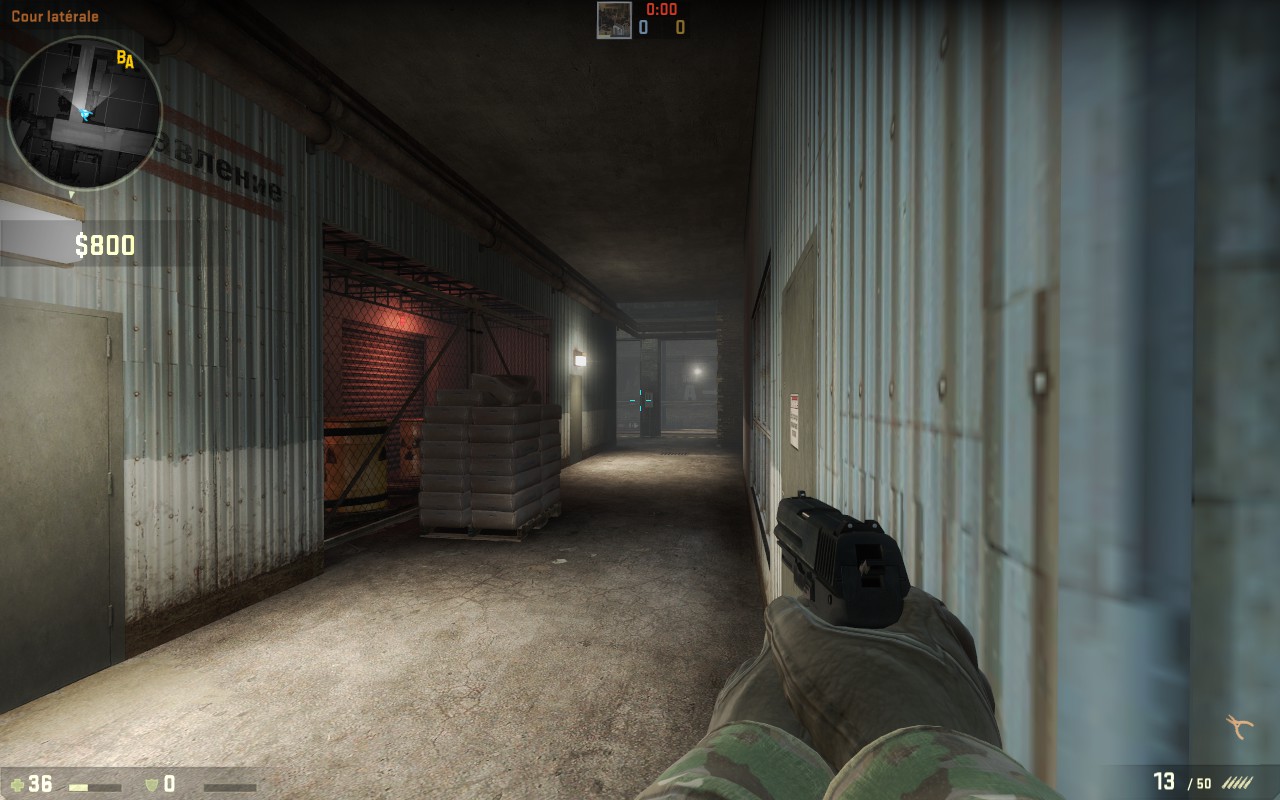The width and height of the screenshot is (1280, 800).
Task: Click the bombsite A marker on the radar
Action: pyautogui.click(x=129, y=64)
